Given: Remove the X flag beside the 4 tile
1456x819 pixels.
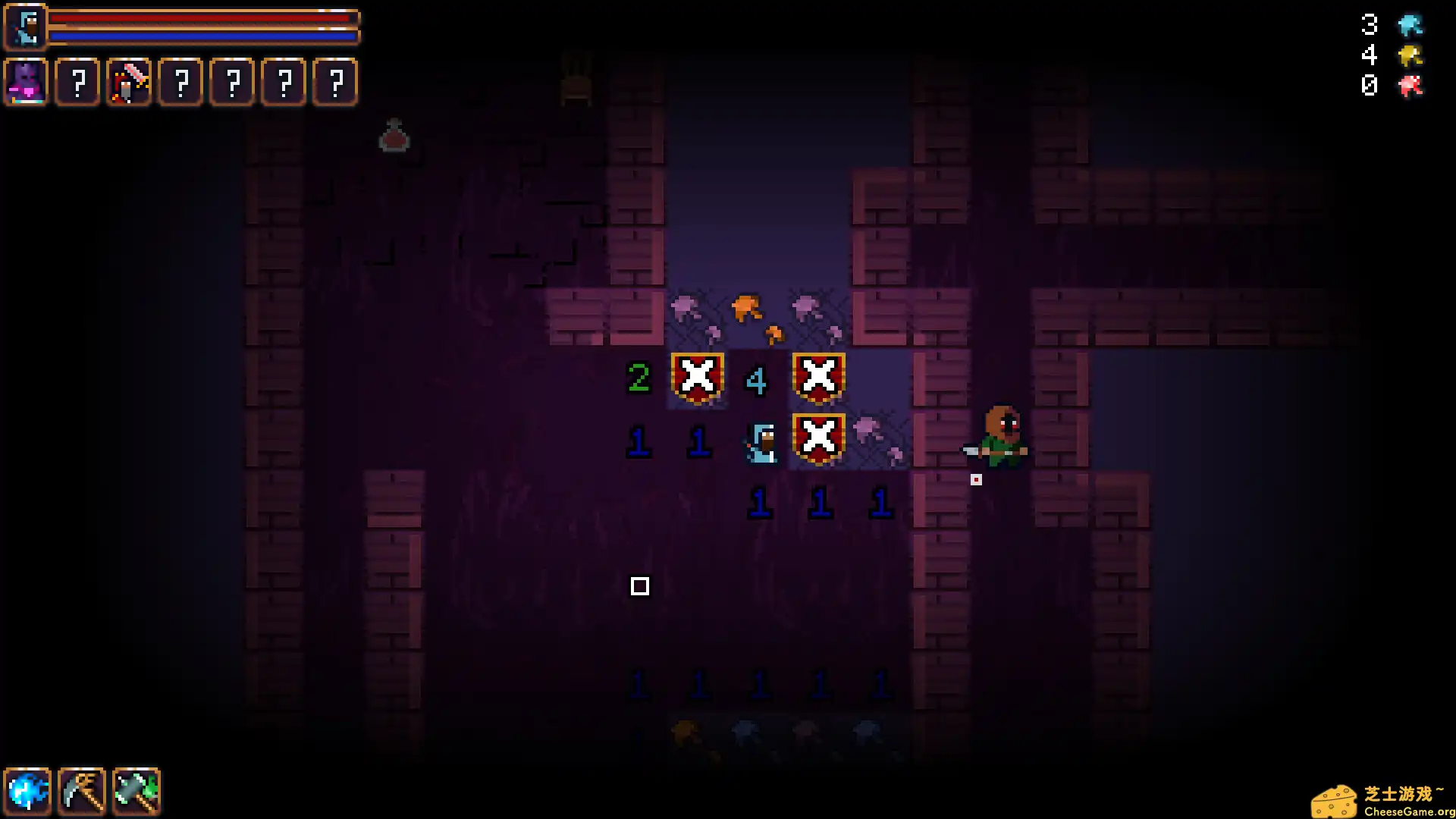Looking at the screenshot, I should click(818, 375).
